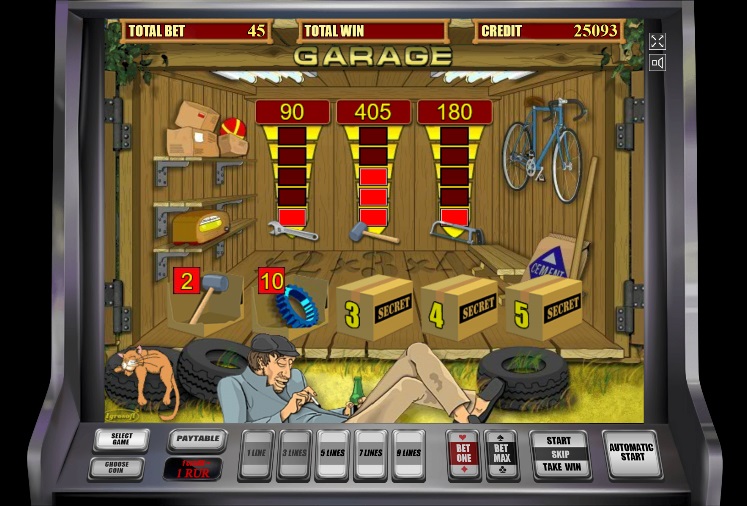Enable Automatic Start

(631, 453)
